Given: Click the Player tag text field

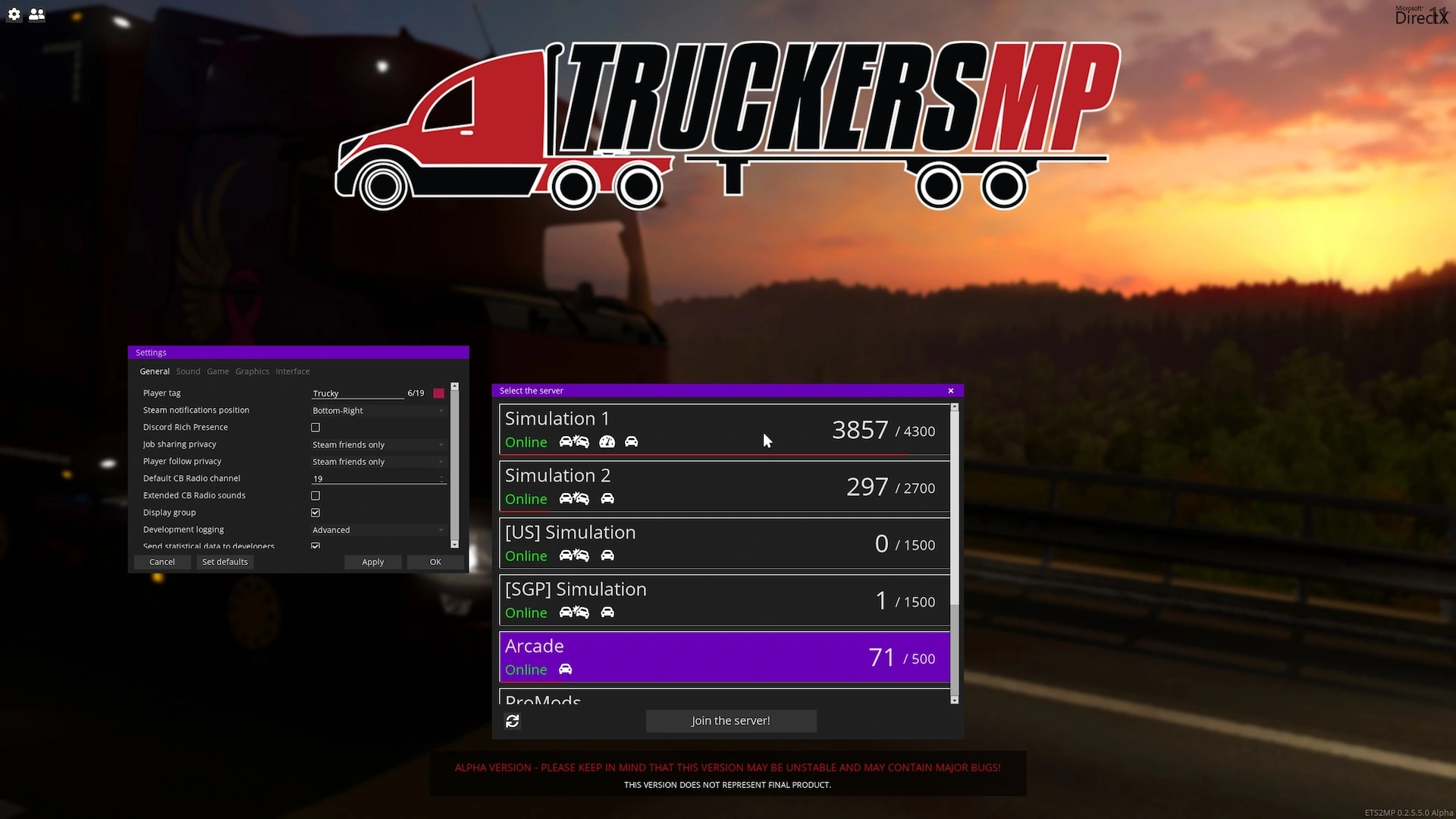Looking at the screenshot, I should [357, 394].
